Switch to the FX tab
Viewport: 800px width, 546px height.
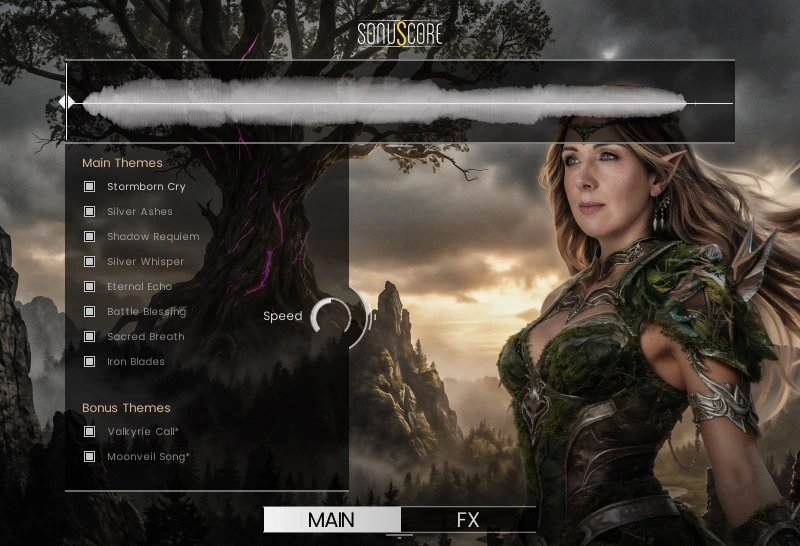click(468, 520)
